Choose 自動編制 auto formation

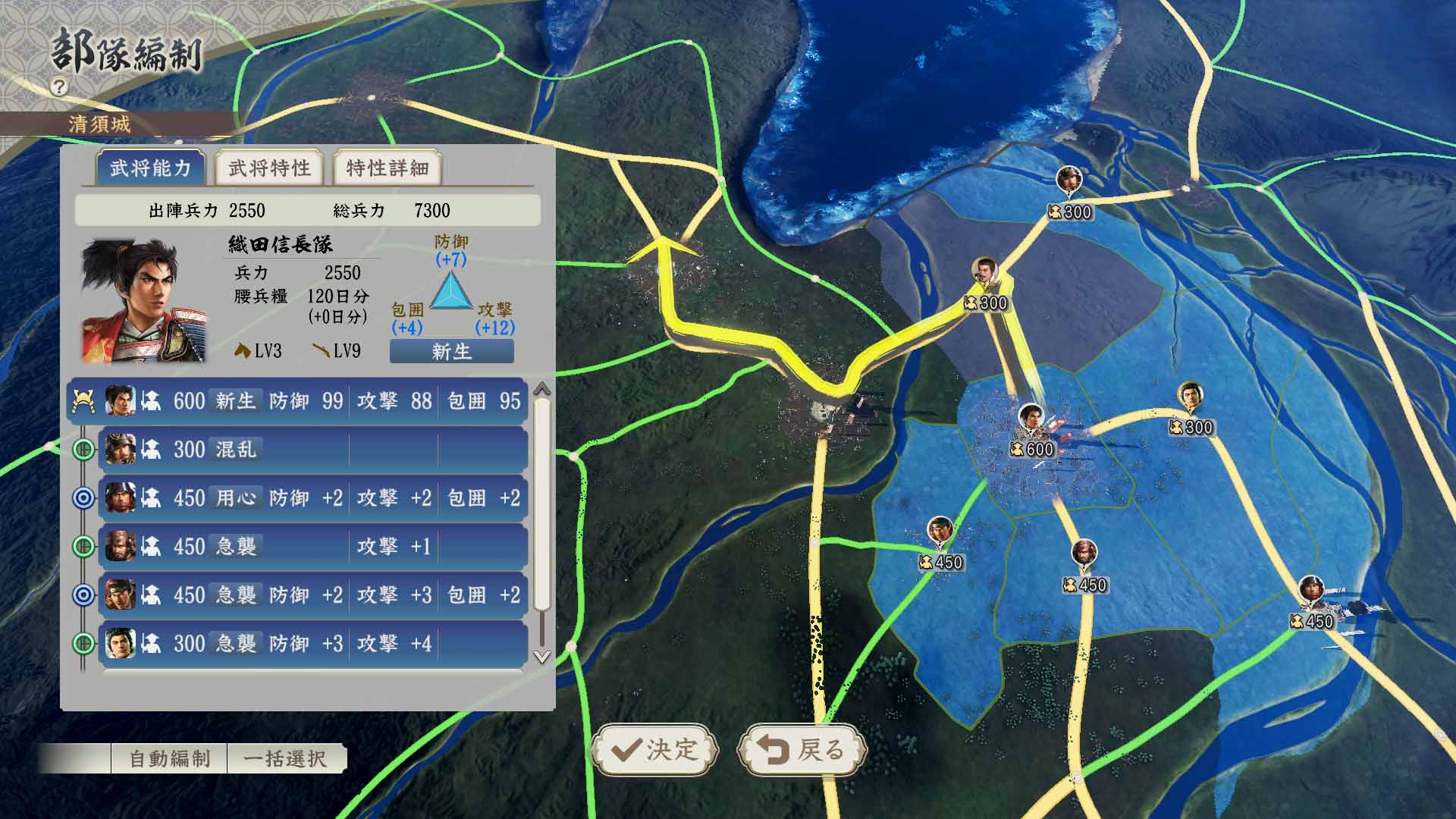(x=169, y=758)
